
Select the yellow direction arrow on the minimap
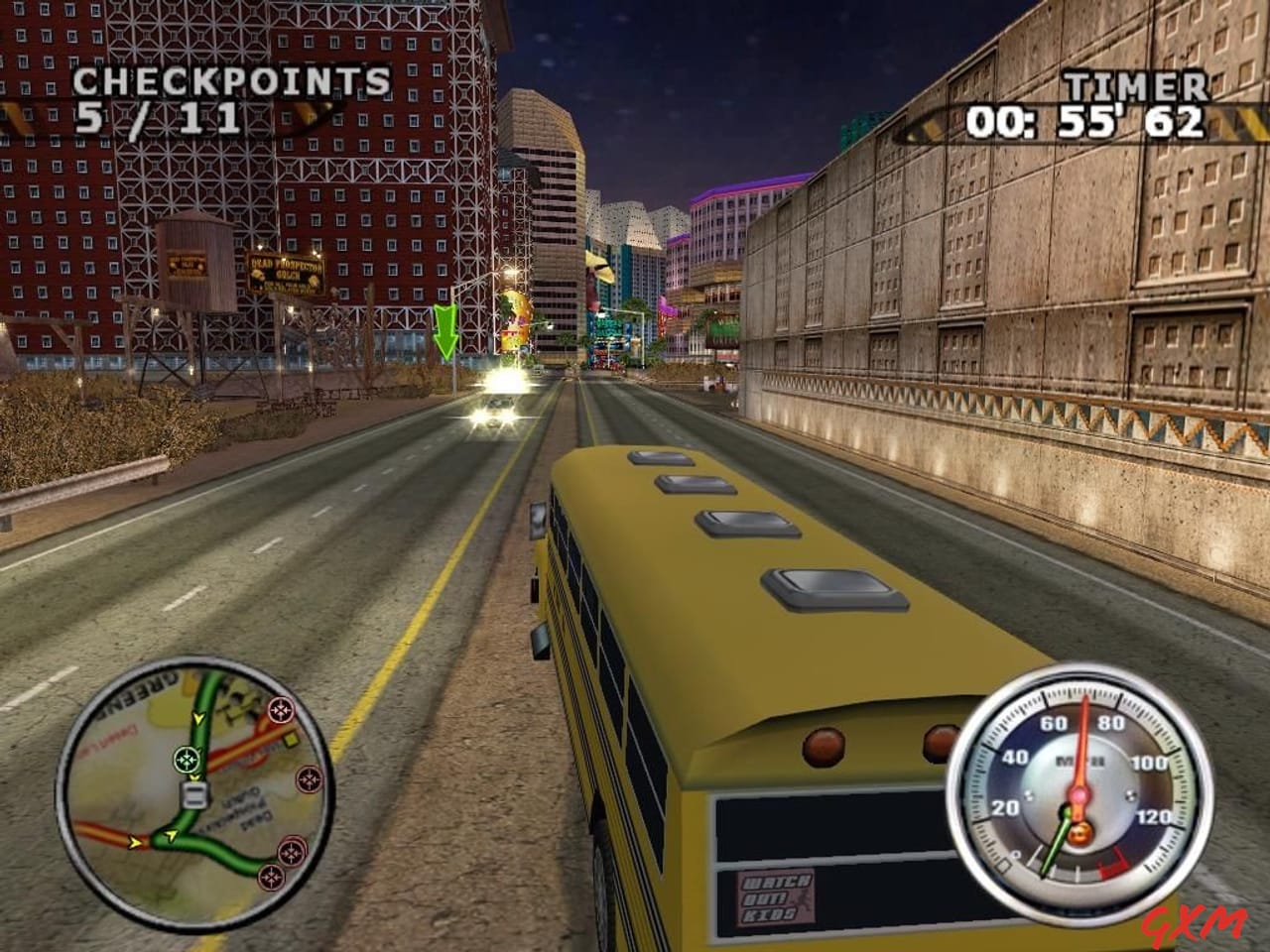(197, 718)
